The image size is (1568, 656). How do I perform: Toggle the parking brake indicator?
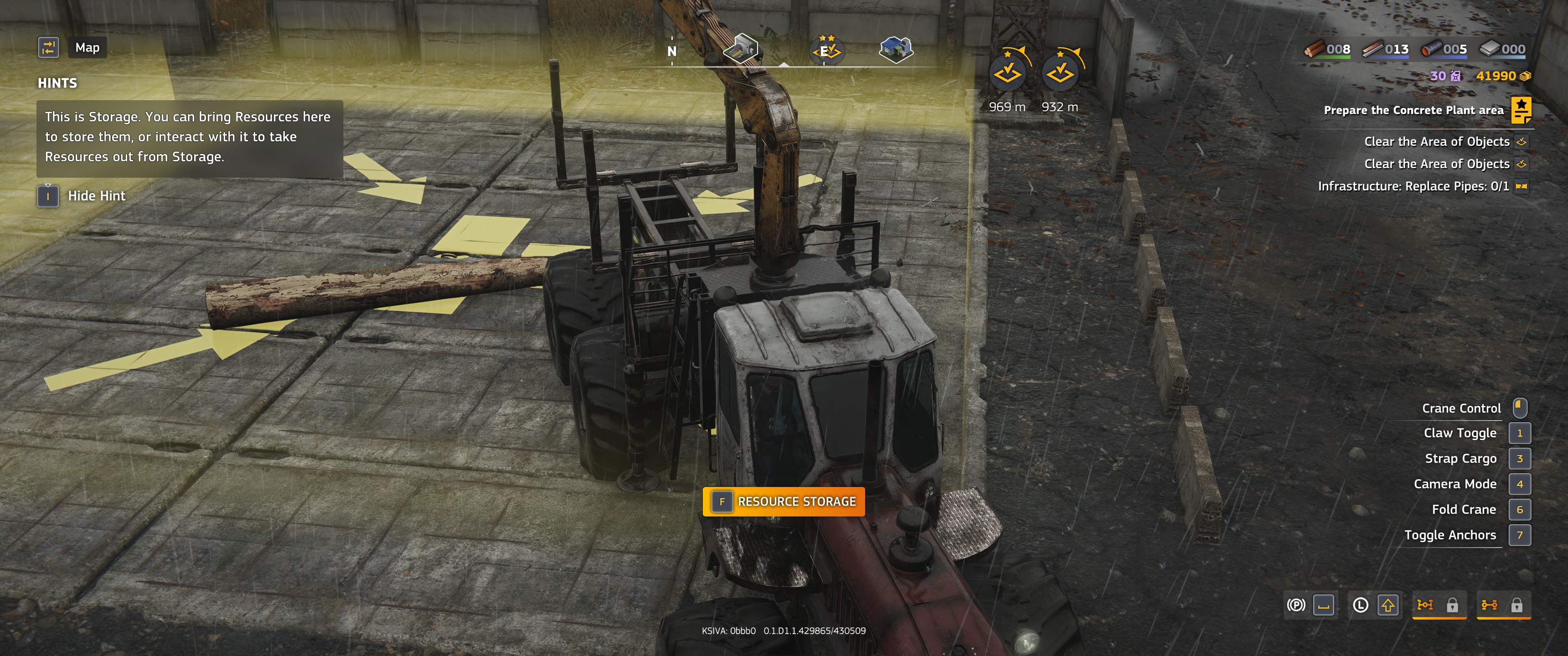1296,605
